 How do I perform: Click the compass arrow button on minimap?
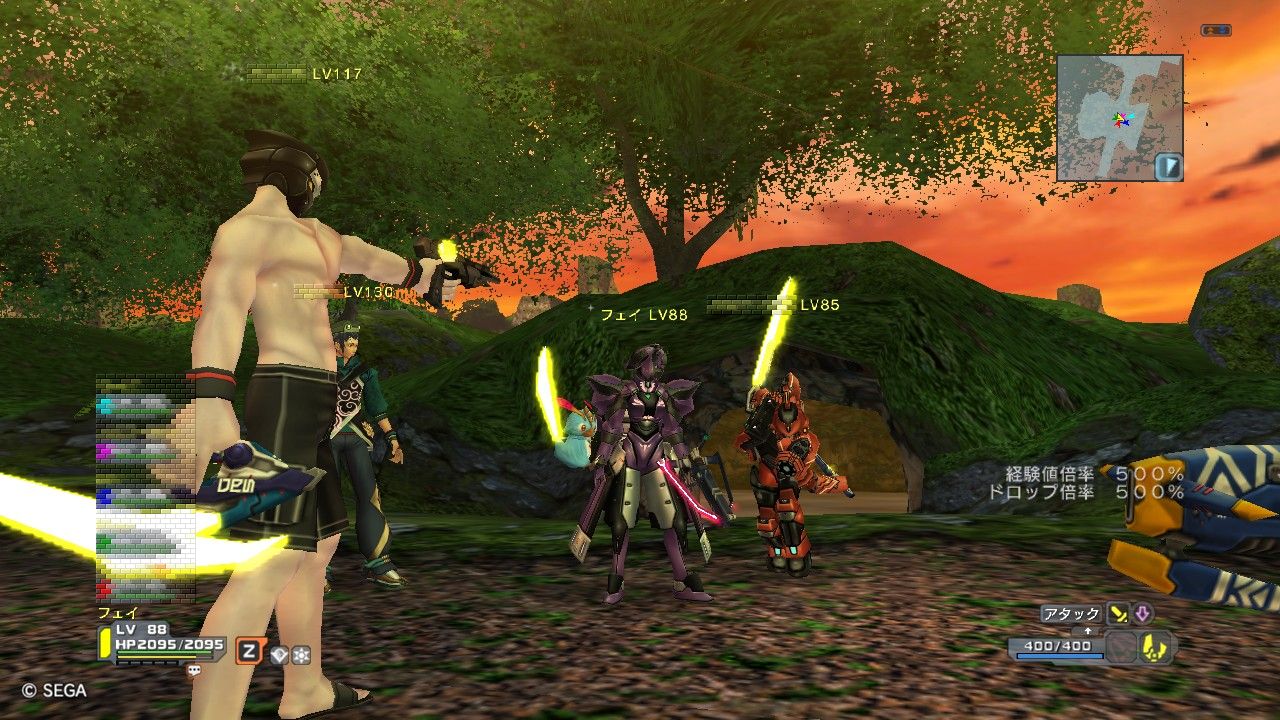tap(1169, 167)
